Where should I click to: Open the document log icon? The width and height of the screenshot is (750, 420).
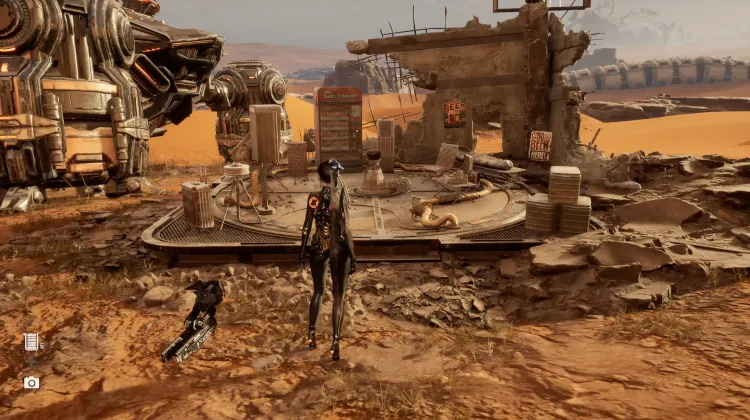[x=31, y=342]
